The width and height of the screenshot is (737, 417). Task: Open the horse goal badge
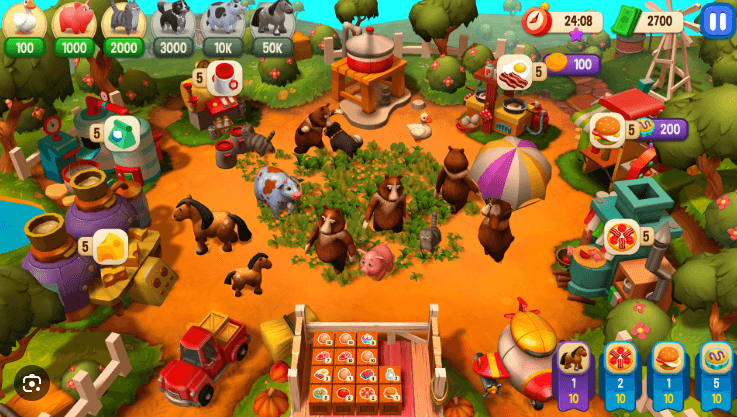[x=573, y=371]
